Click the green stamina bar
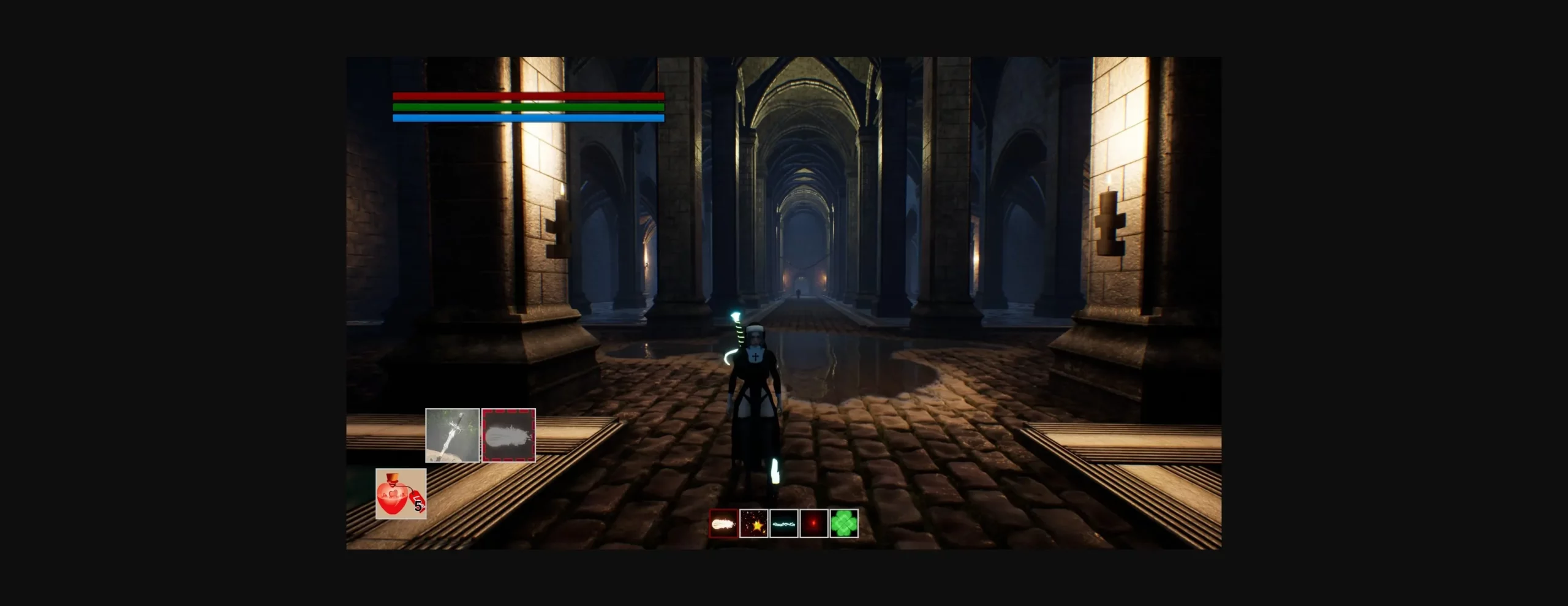This screenshot has width=1568, height=606. pos(528,107)
